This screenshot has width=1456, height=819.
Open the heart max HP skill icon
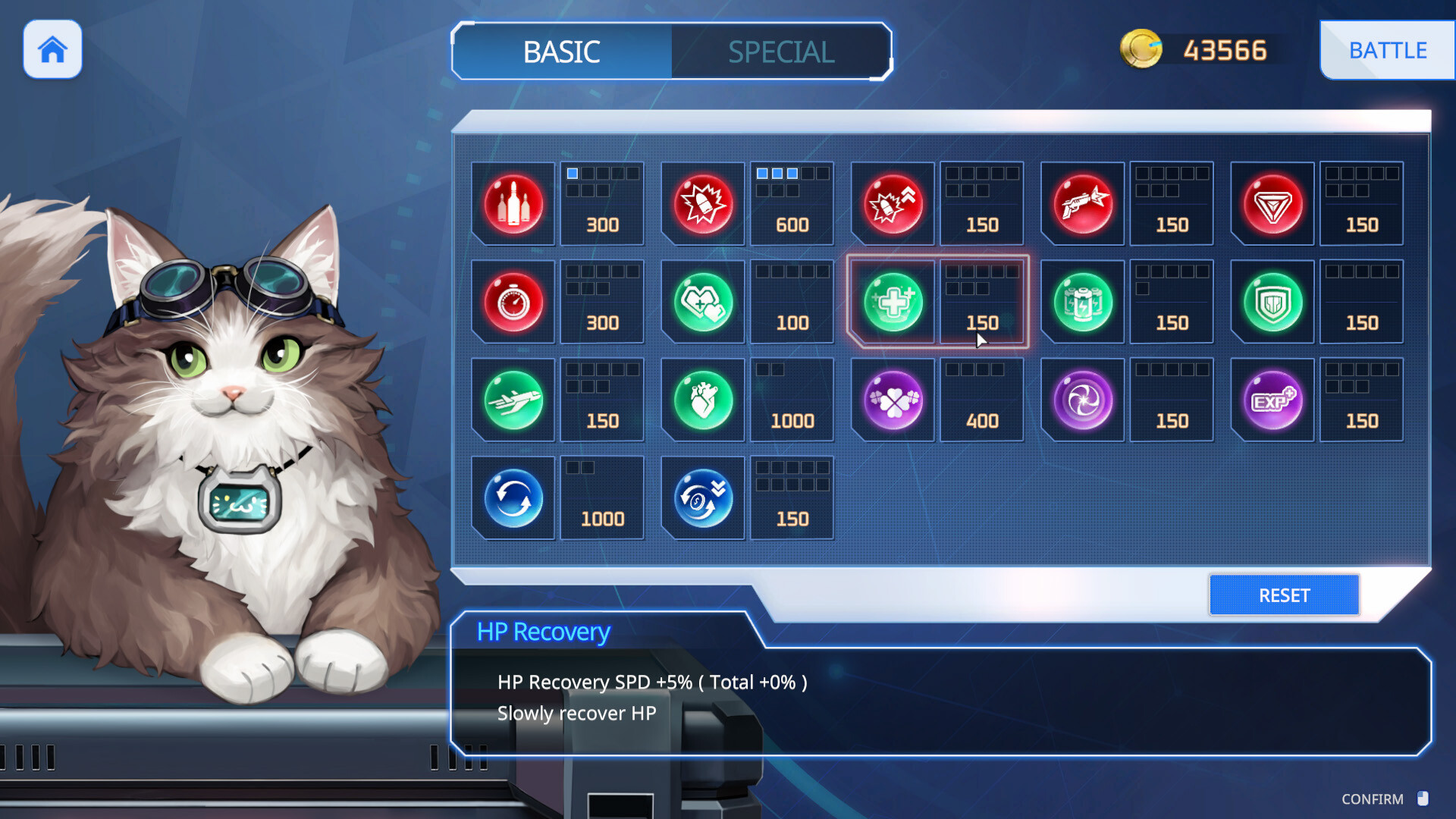pyautogui.click(x=702, y=400)
